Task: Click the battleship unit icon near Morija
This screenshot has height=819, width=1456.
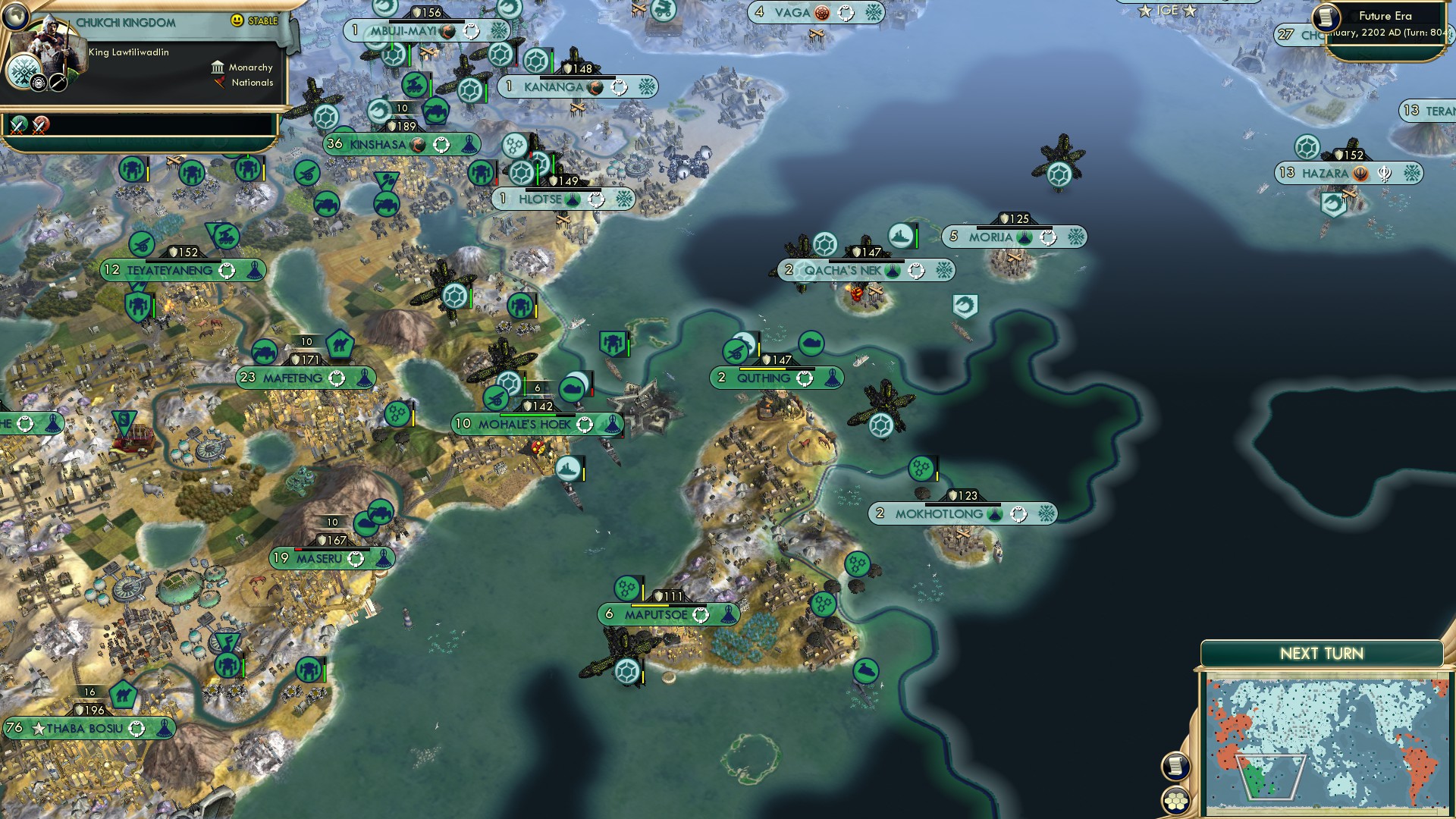Action: [900, 235]
